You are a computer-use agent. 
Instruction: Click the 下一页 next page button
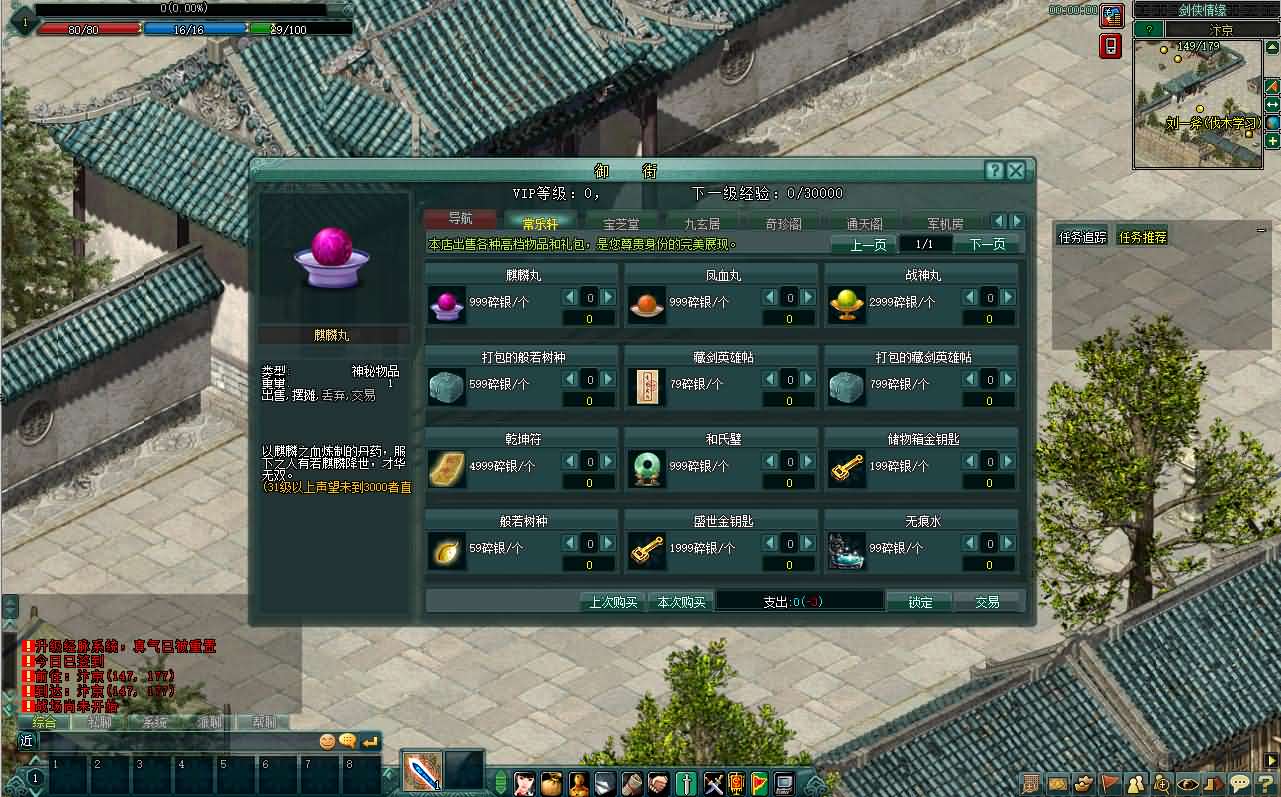987,243
